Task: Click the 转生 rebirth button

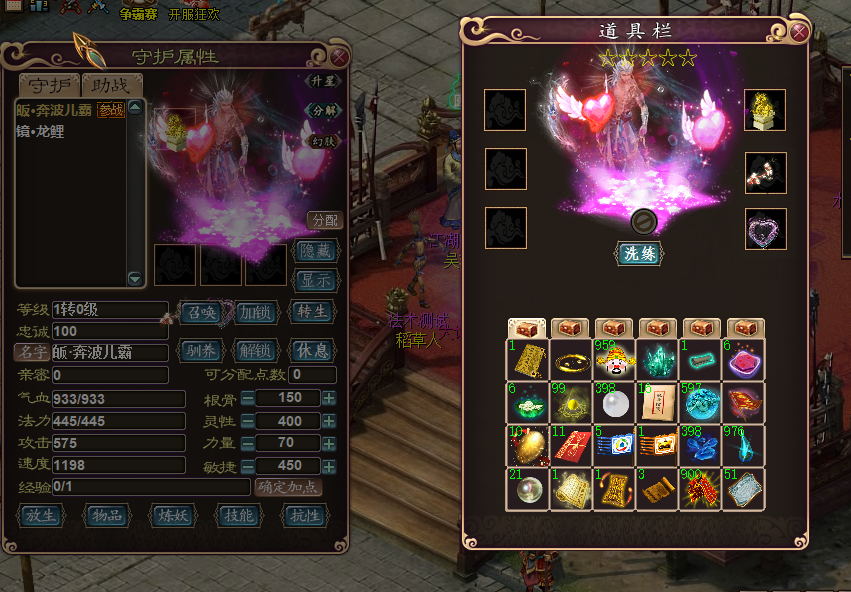Action: point(311,311)
